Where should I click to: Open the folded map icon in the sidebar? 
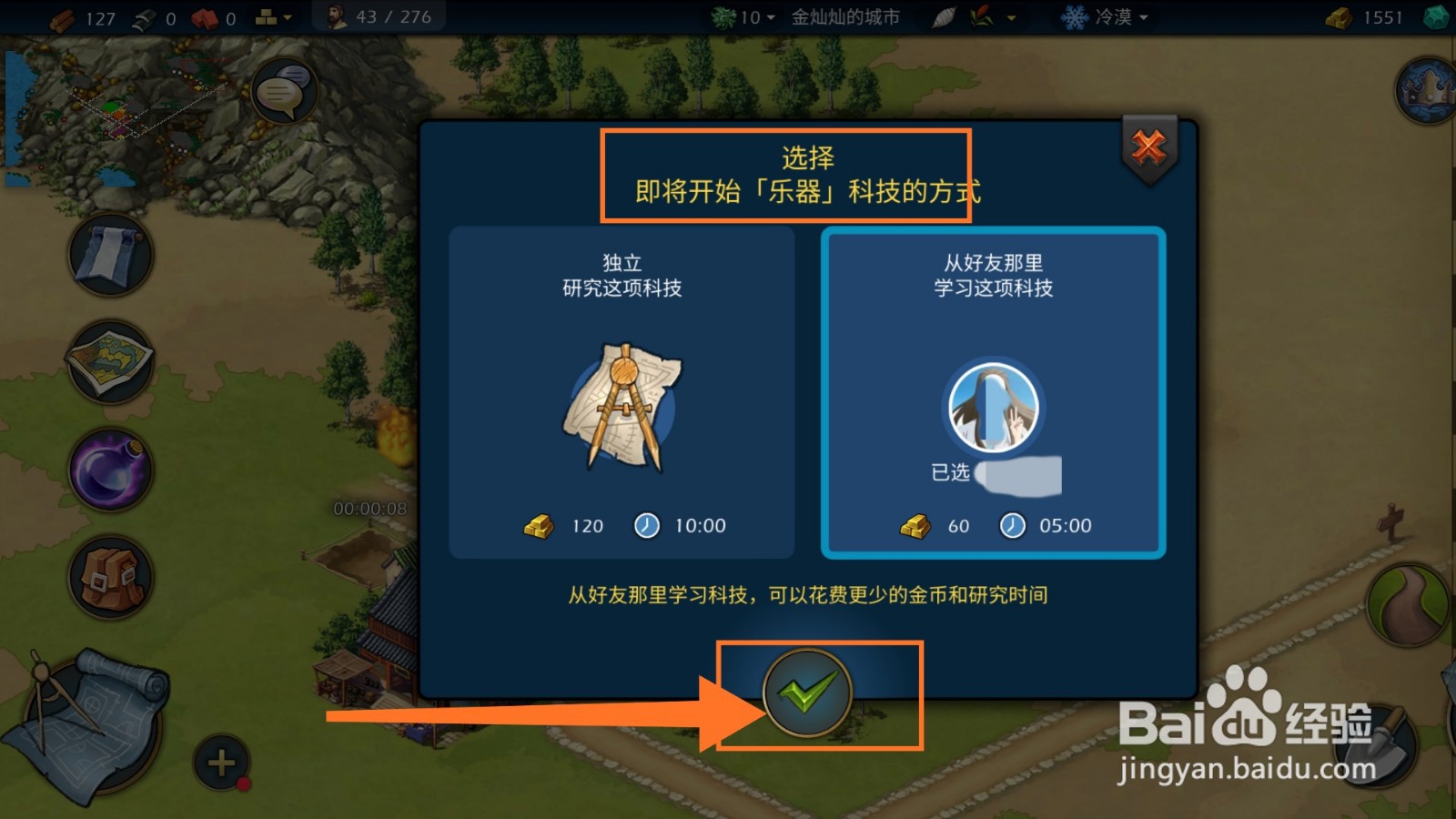109,362
